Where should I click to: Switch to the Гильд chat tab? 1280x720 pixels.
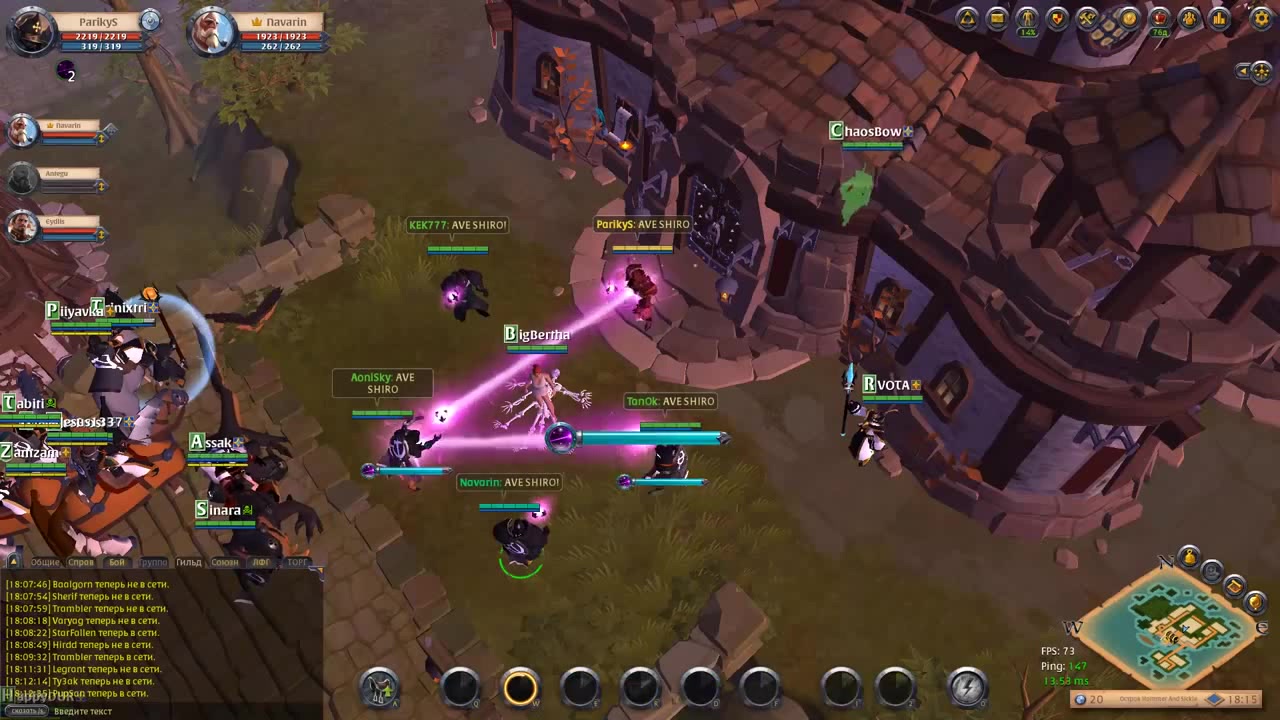189,563
